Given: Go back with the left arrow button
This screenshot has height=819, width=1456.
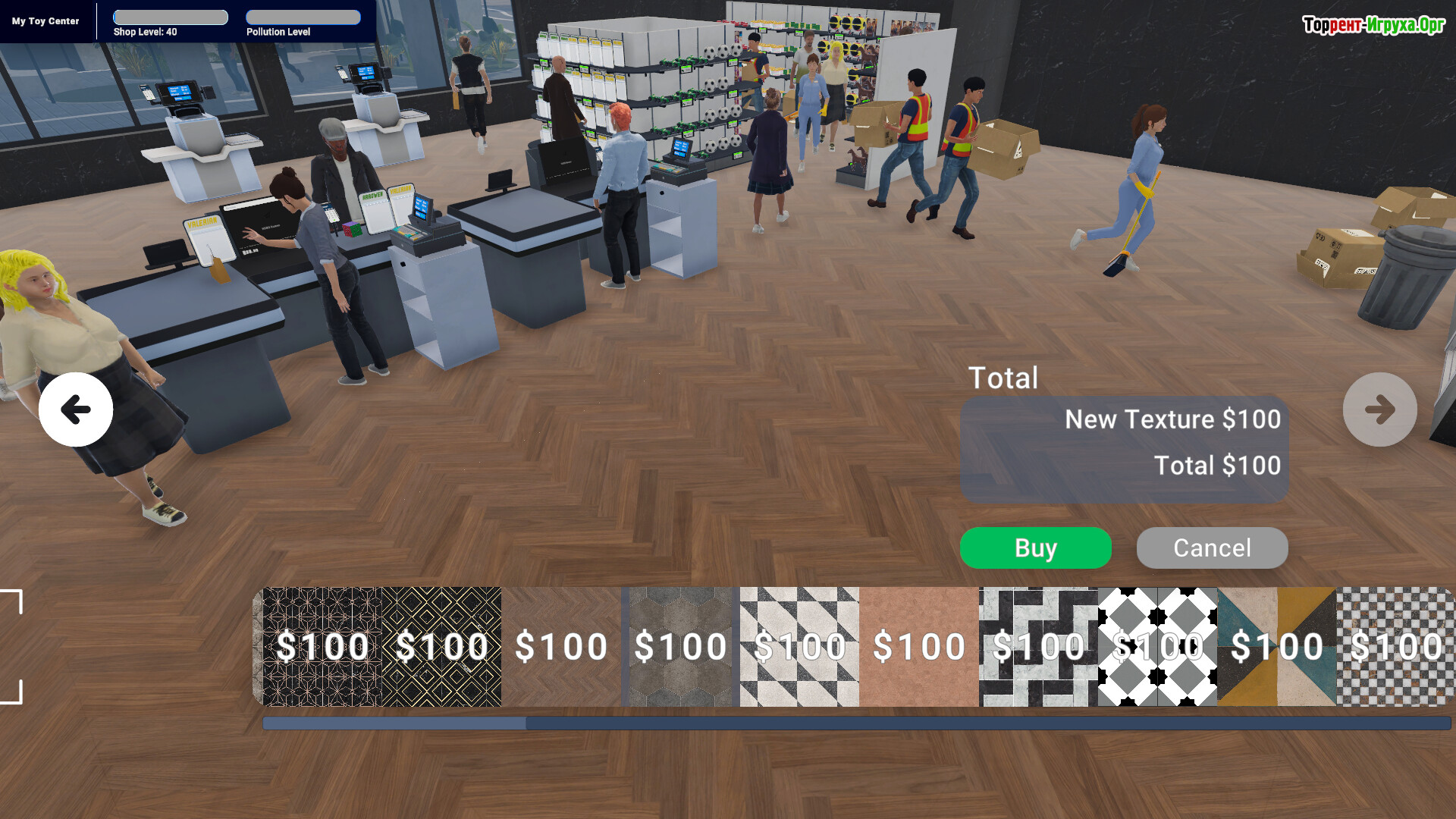Looking at the screenshot, I should (76, 409).
